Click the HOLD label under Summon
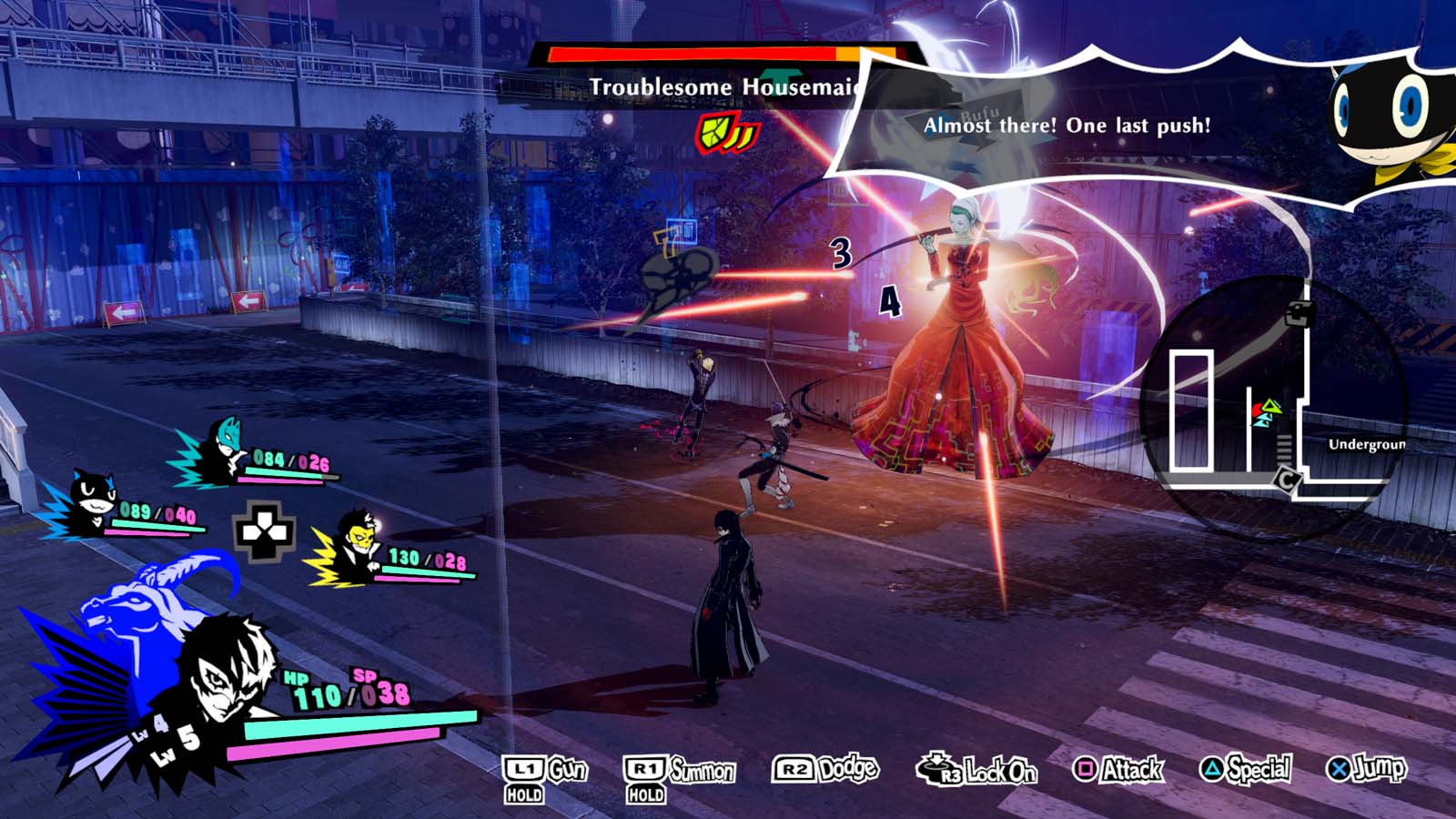This screenshot has width=1456, height=819. point(645,792)
